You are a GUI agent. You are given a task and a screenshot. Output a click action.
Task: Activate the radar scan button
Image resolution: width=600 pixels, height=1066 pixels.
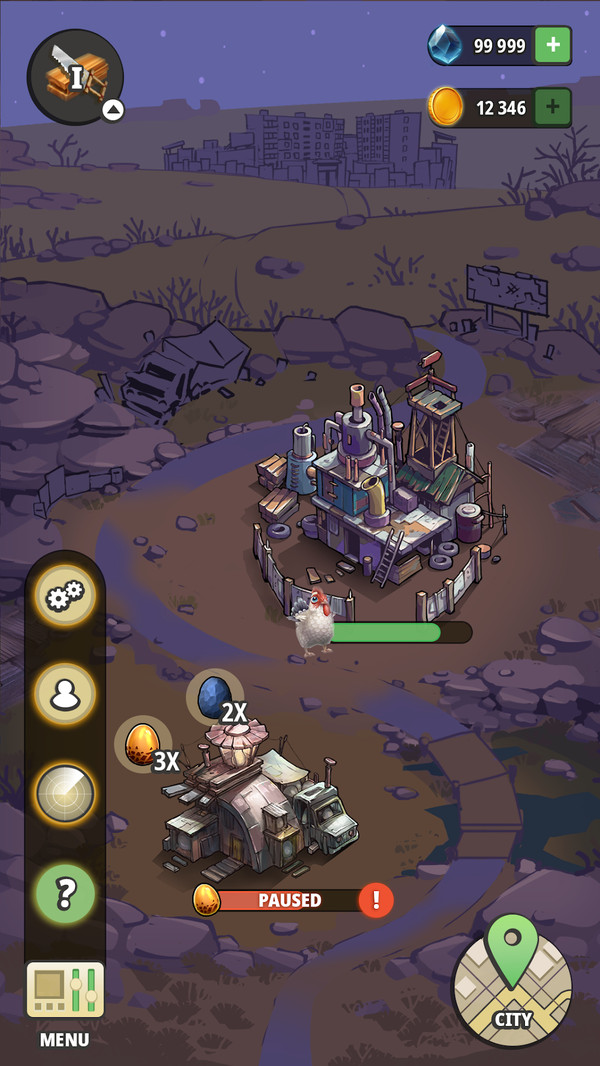point(65,793)
